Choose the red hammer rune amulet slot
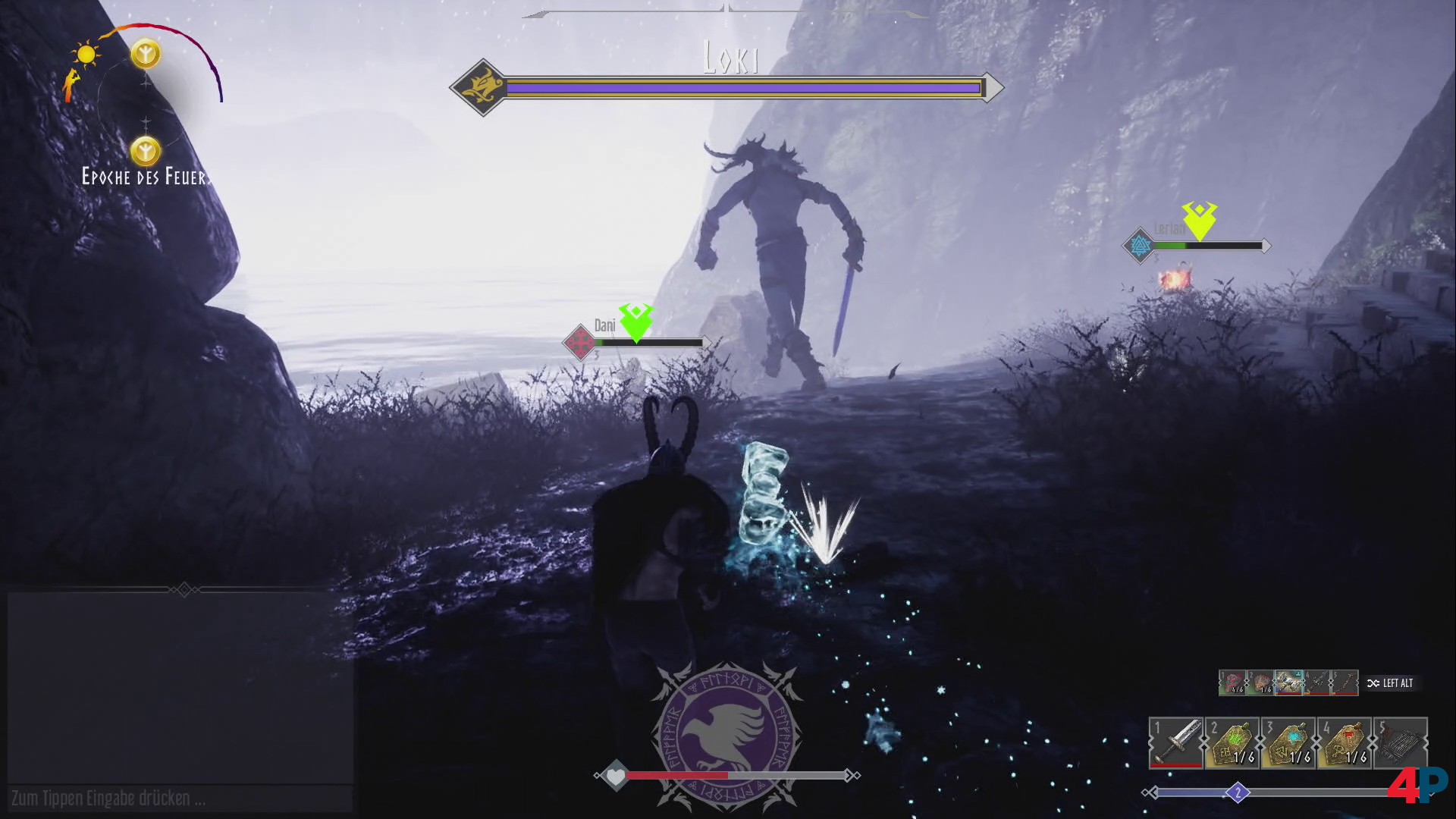1456x819 pixels. (x=1345, y=742)
